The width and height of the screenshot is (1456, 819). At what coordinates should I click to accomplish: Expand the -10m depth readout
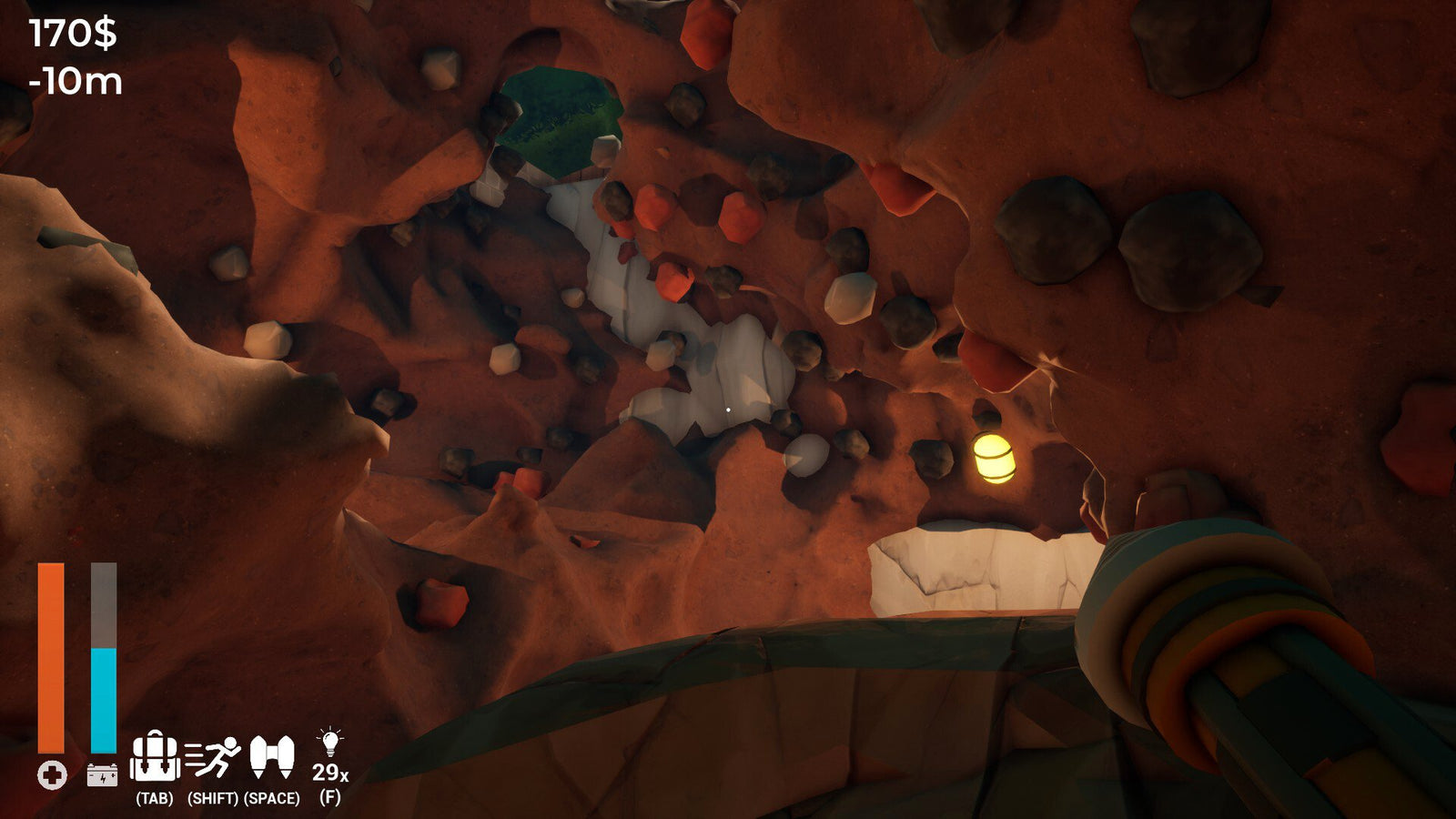tap(73, 82)
